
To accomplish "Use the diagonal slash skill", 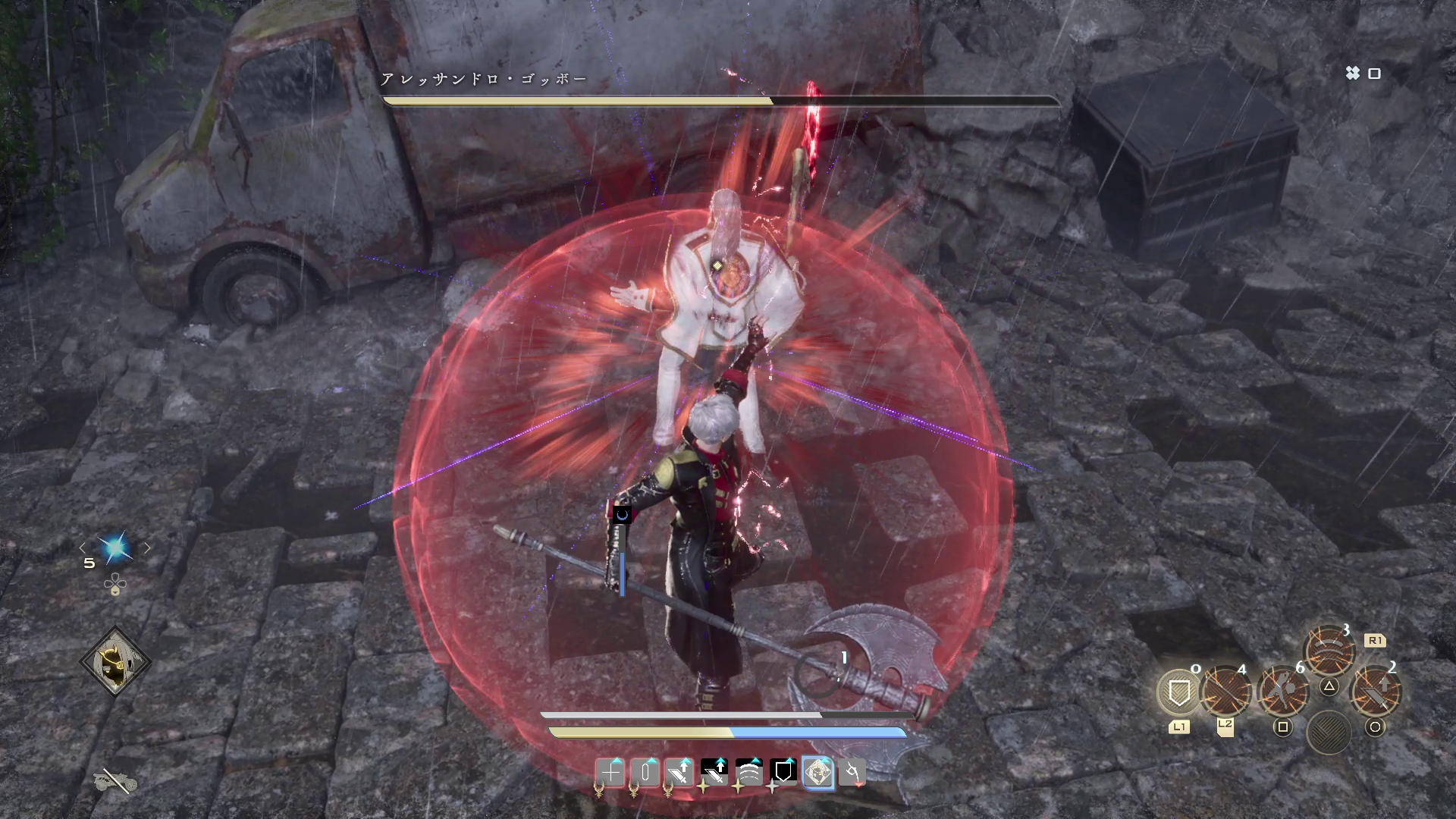I will (x=1225, y=692).
